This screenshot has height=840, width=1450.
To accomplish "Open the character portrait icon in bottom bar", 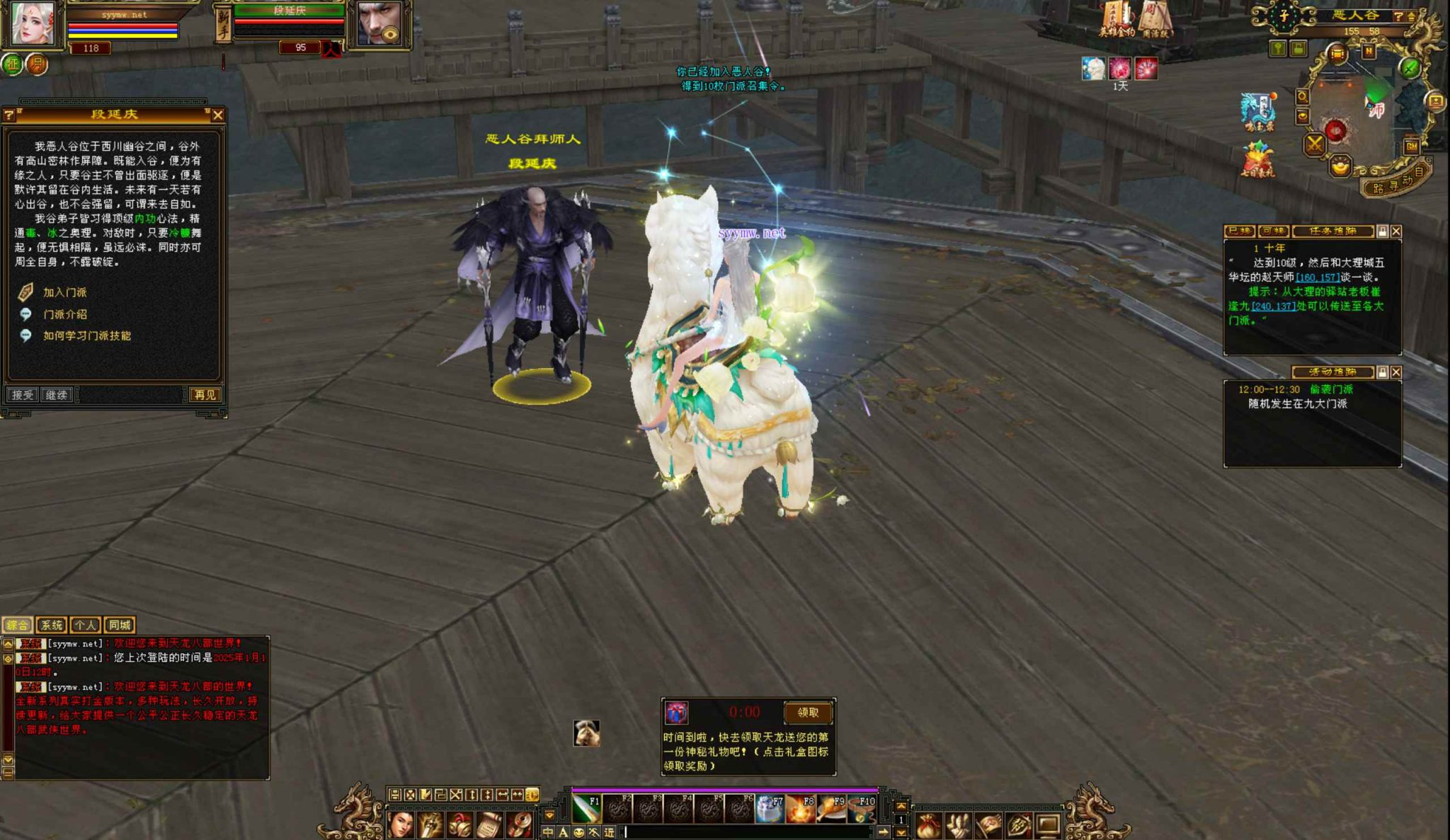I will tap(401, 825).
